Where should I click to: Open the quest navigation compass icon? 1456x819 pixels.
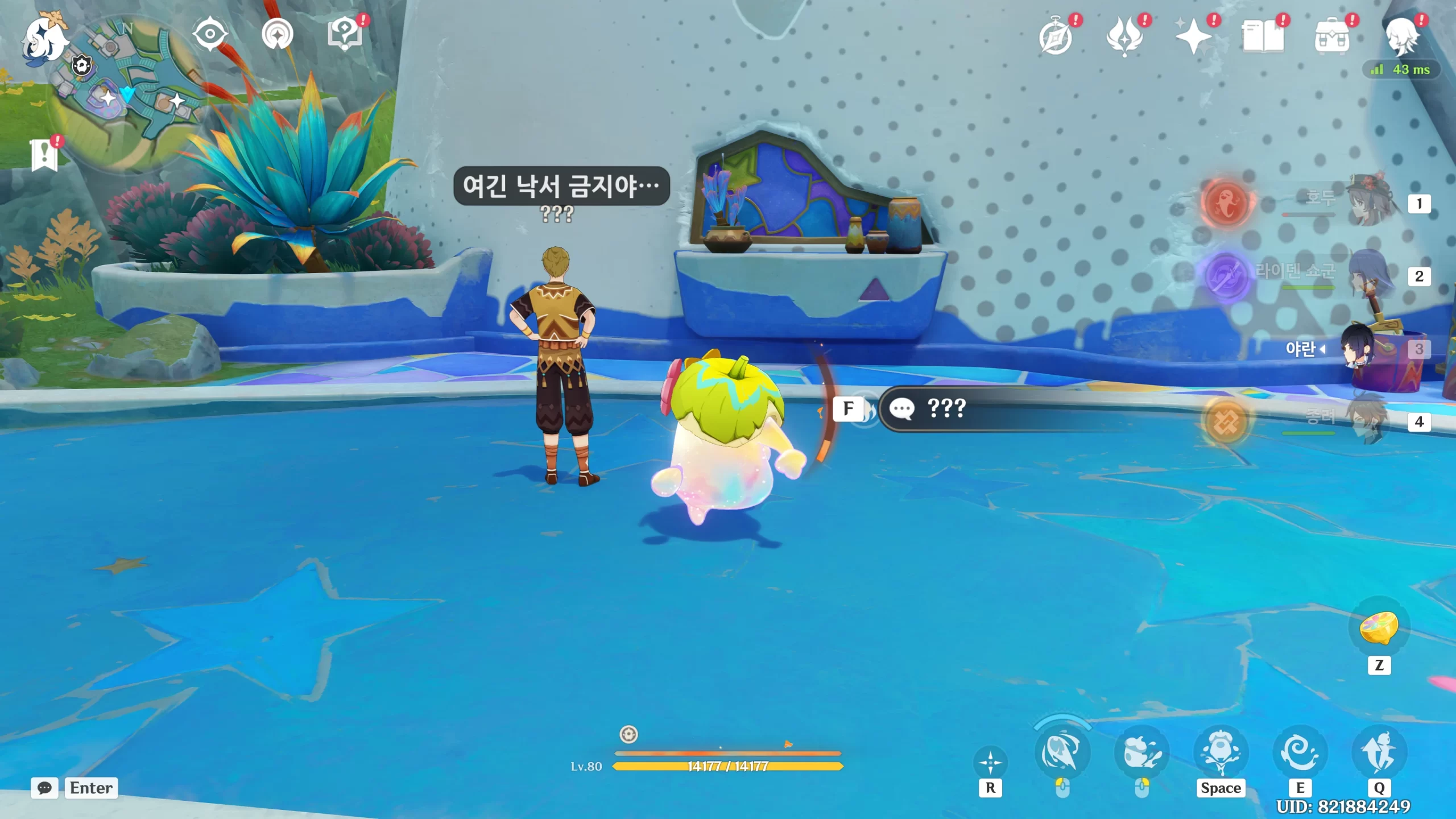pyautogui.click(x=278, y=34)
